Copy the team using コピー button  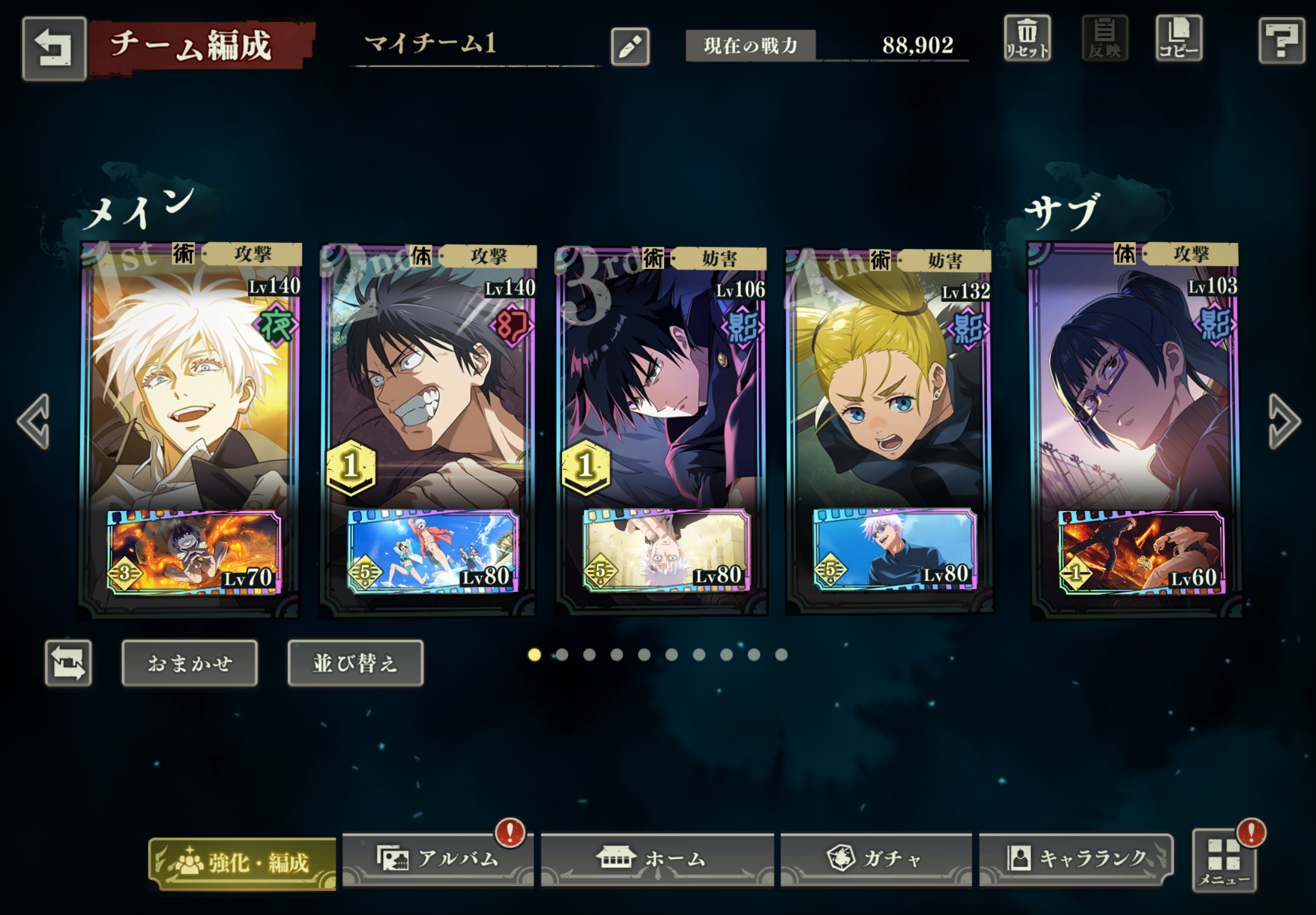[1178, 38]
